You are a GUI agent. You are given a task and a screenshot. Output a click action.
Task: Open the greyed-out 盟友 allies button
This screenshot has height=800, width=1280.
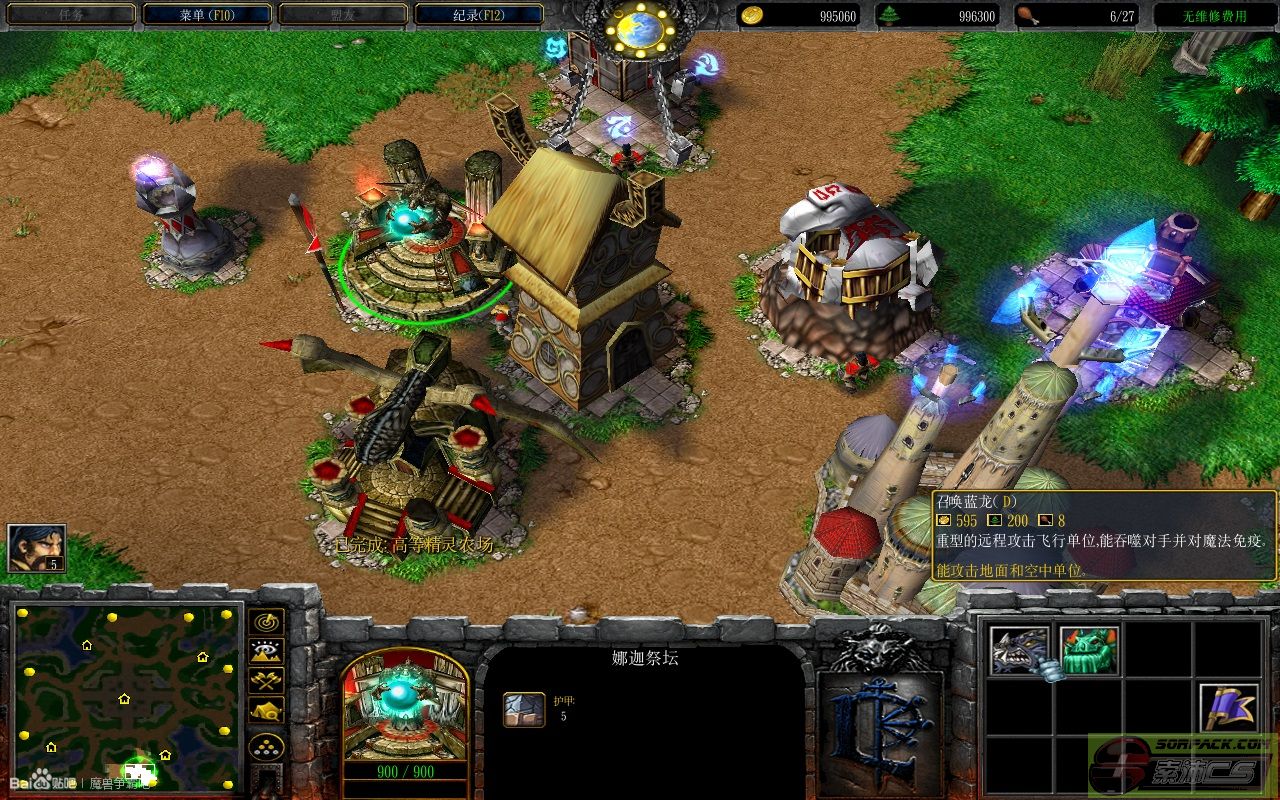tap(342, 15)
